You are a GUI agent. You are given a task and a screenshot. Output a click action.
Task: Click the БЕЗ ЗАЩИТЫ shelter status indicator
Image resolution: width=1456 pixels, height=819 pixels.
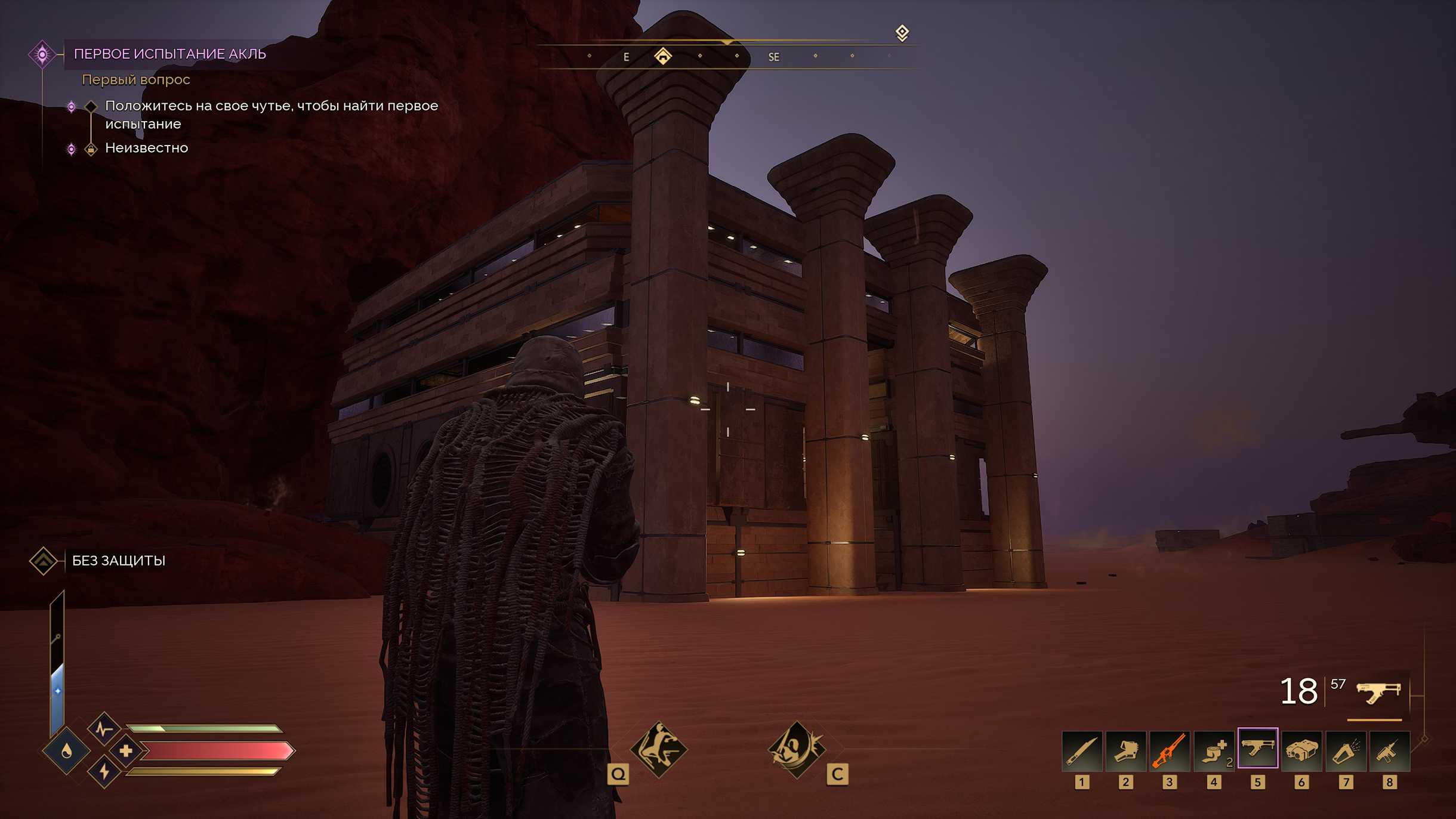coord(118,561)
